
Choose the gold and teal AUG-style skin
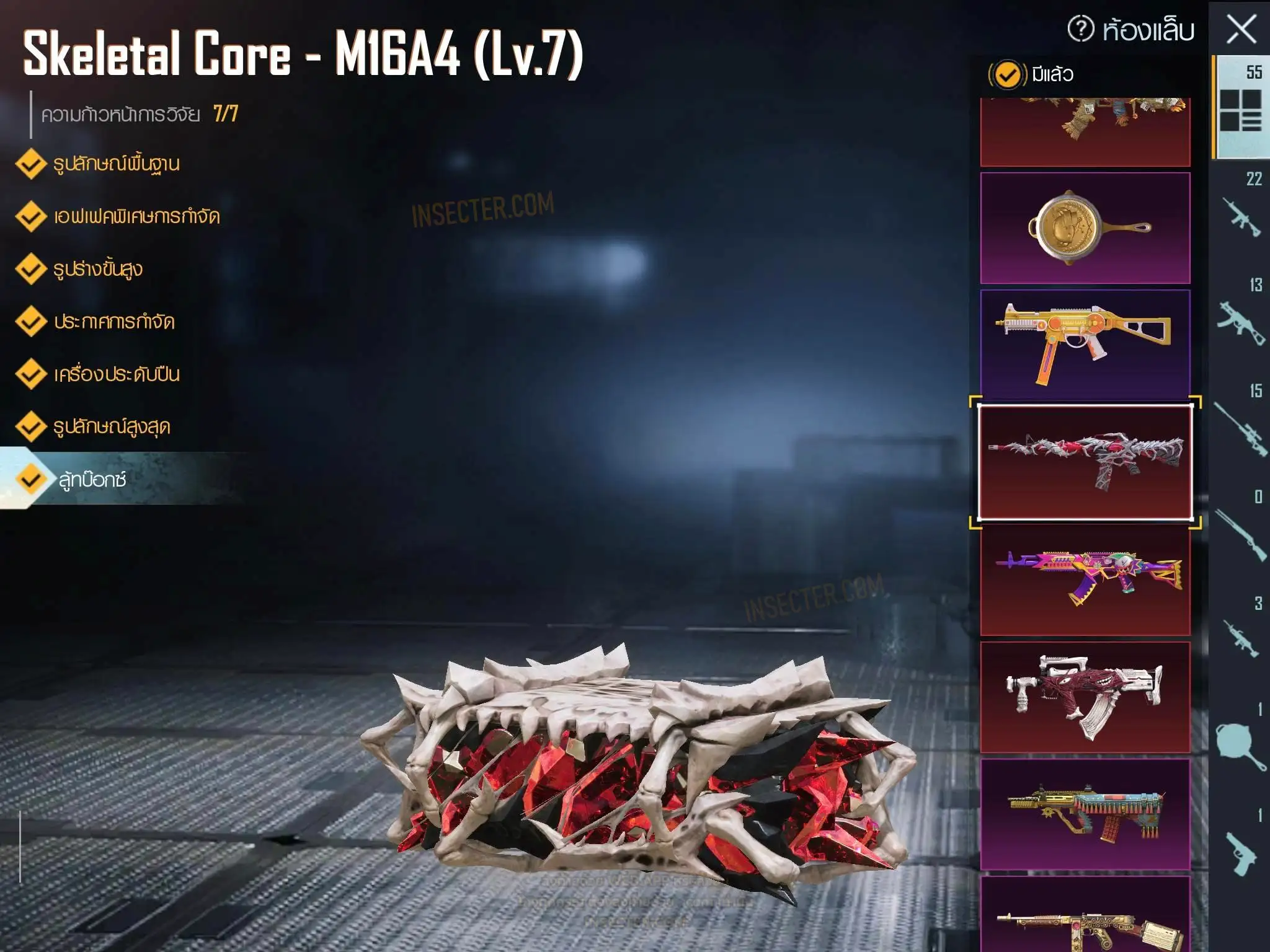click(x=1085, y=814)
